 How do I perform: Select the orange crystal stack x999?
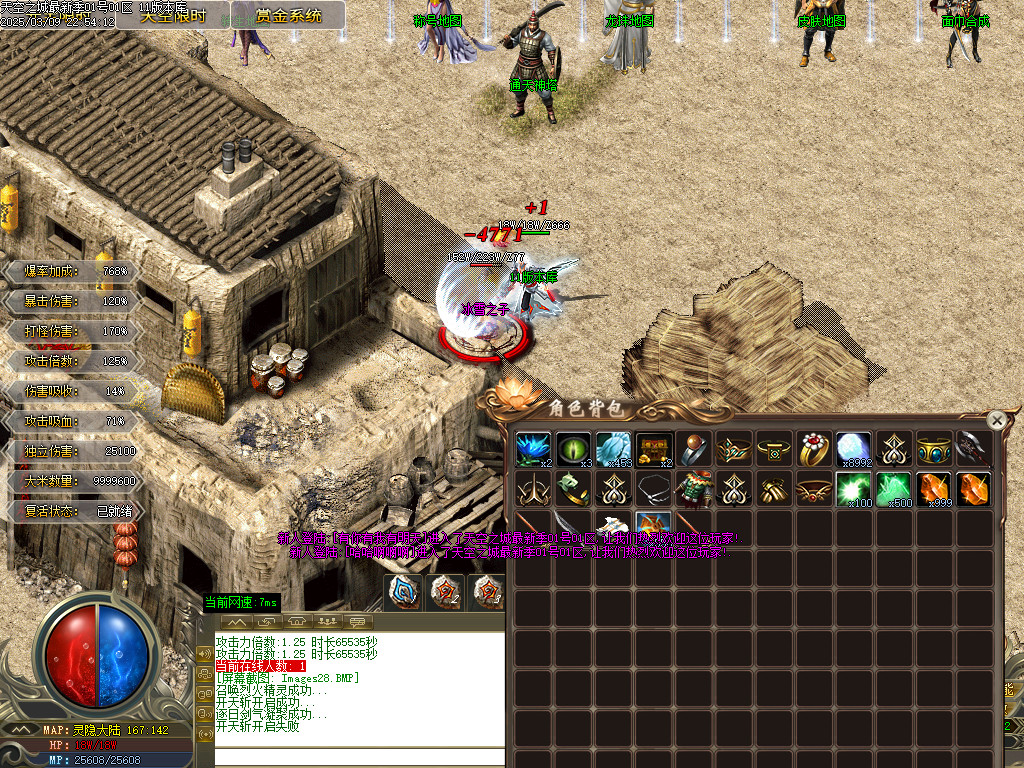click(934, 490)
